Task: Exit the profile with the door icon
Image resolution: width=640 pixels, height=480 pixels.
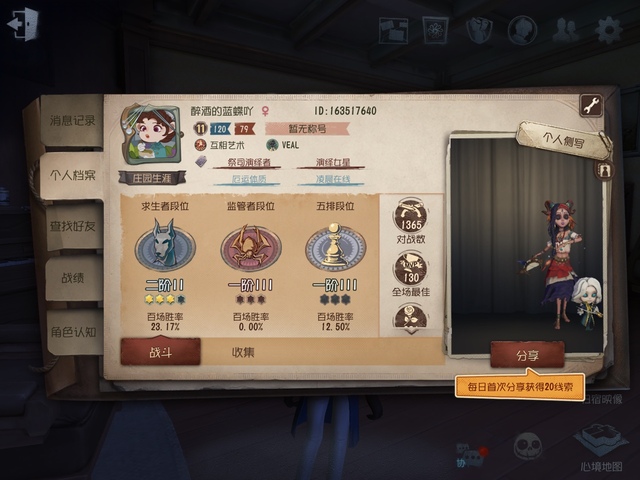Action: pos(22,24)
